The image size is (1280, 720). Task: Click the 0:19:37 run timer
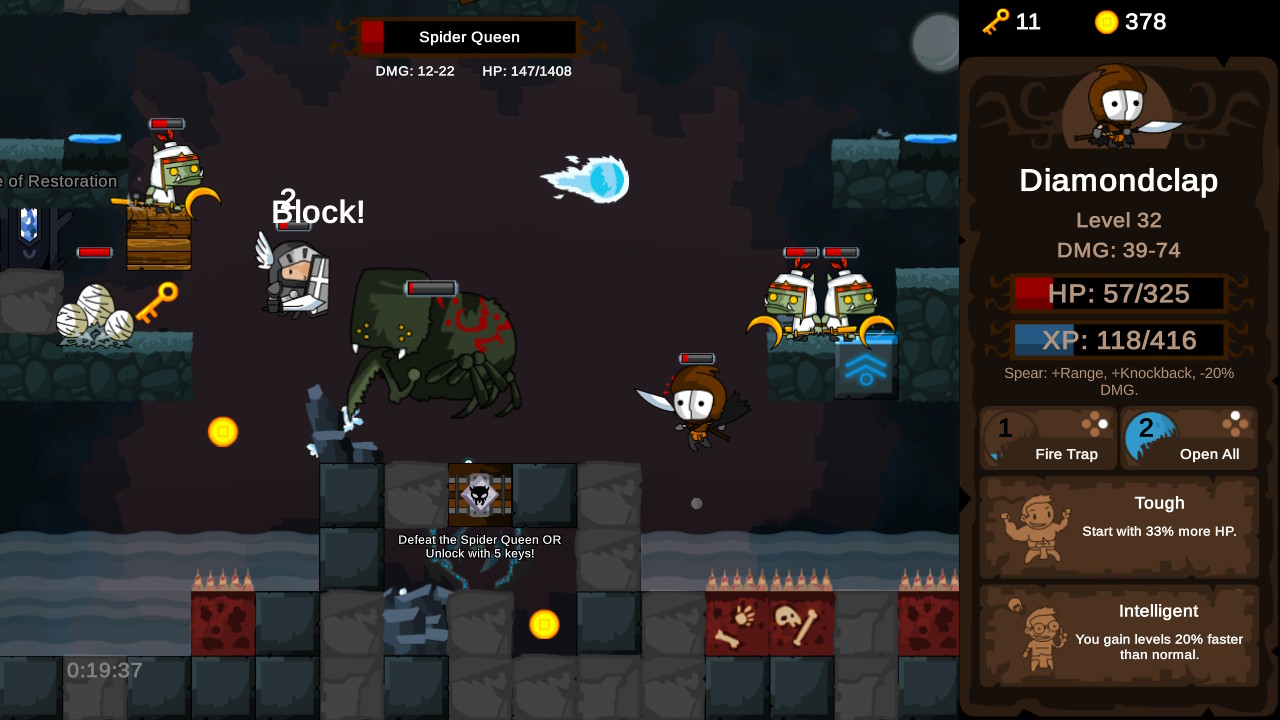click(x=103, y=670)
